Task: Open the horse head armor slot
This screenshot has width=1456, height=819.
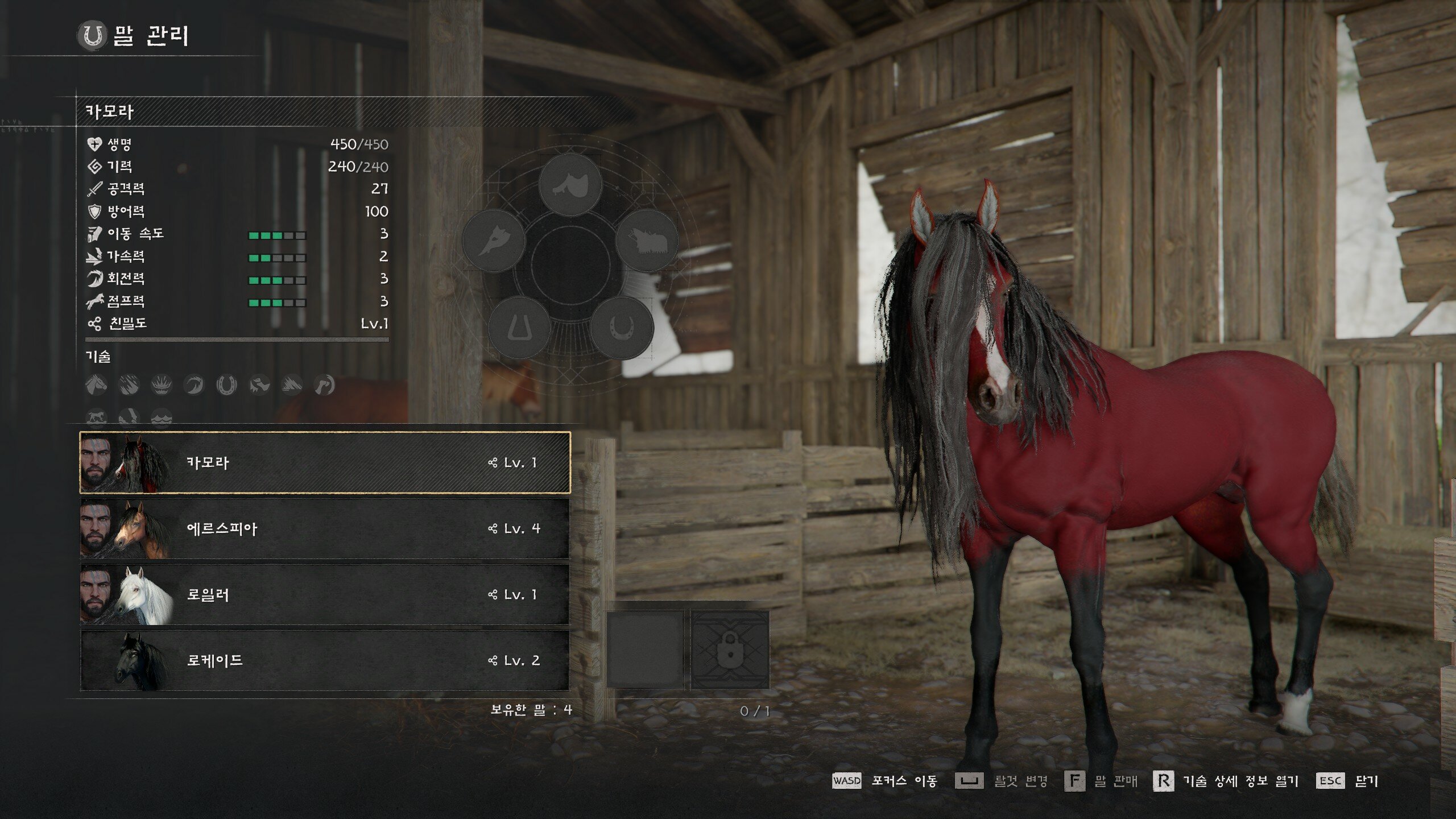Action: tap(493, 241)
